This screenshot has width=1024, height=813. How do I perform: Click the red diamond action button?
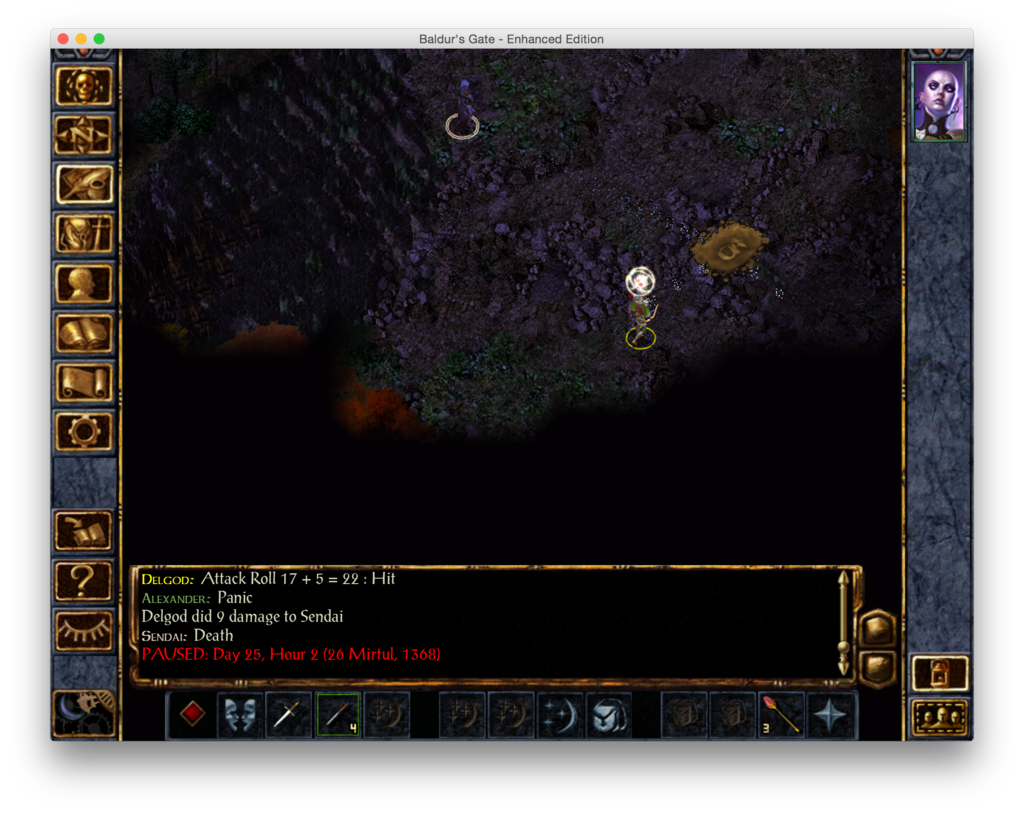pyautogui.click(x=192, y=715)
